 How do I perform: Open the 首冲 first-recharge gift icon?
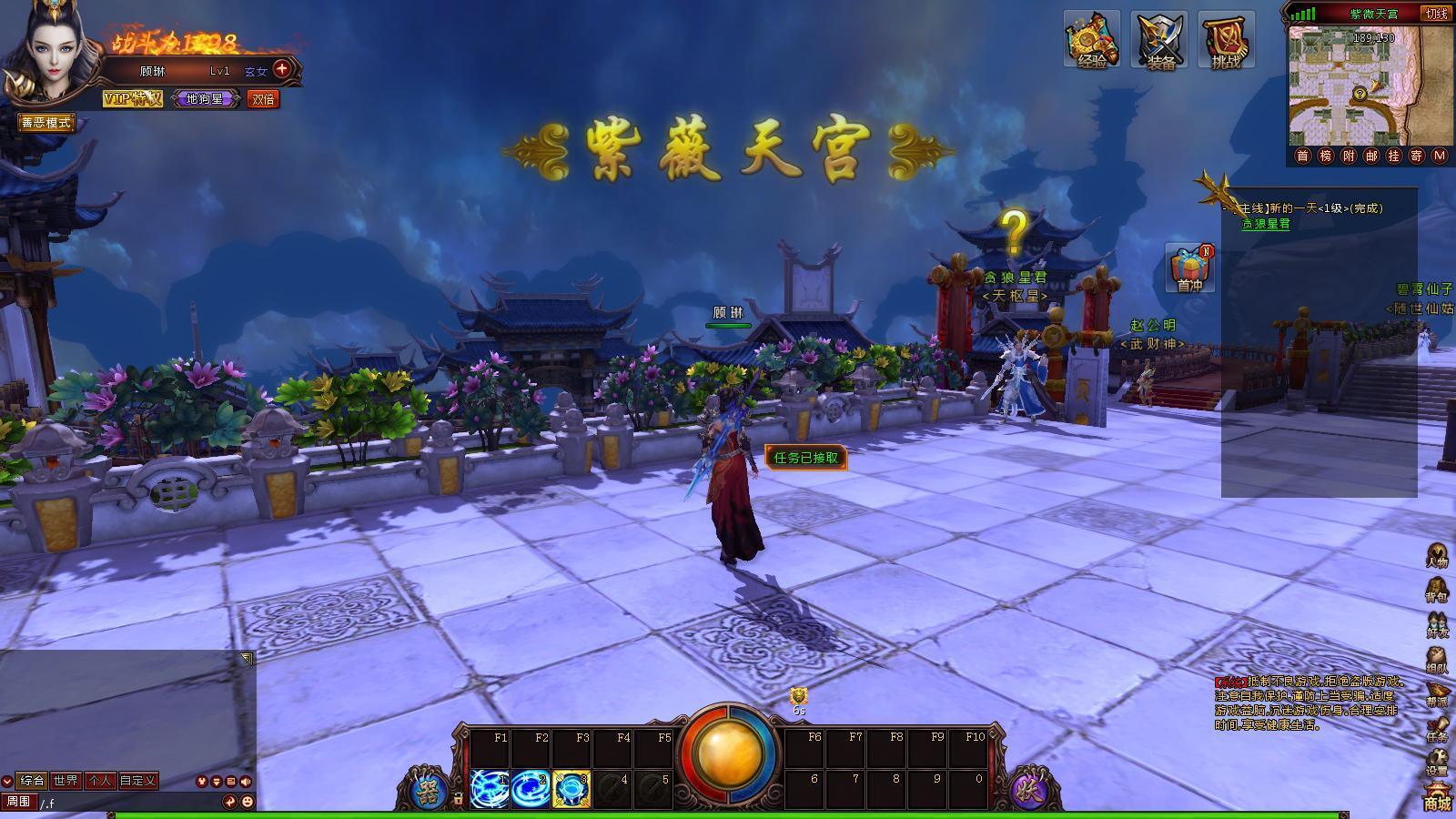pyautogui.click(x=1190, y=268)
